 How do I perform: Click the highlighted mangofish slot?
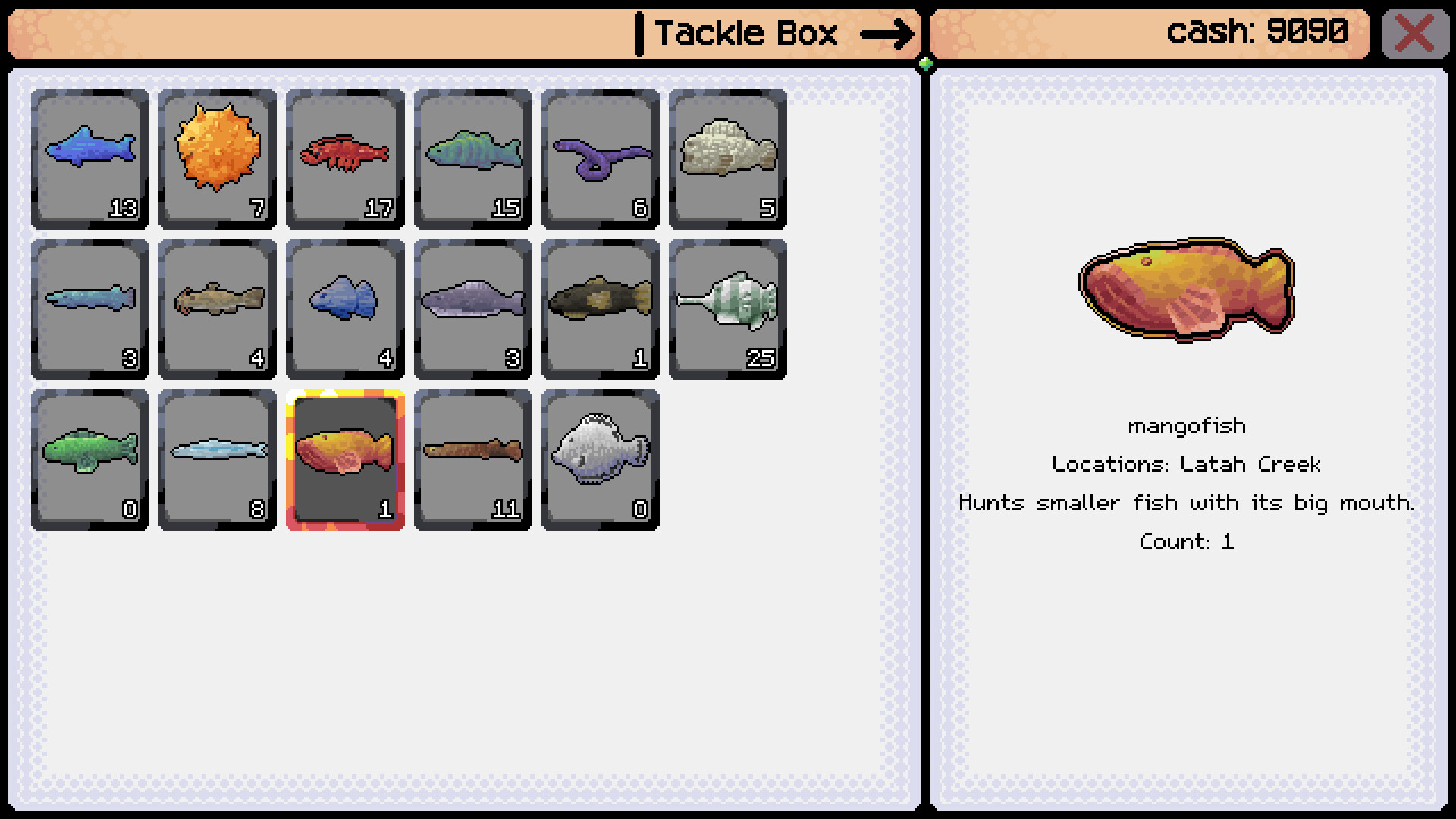344,453
